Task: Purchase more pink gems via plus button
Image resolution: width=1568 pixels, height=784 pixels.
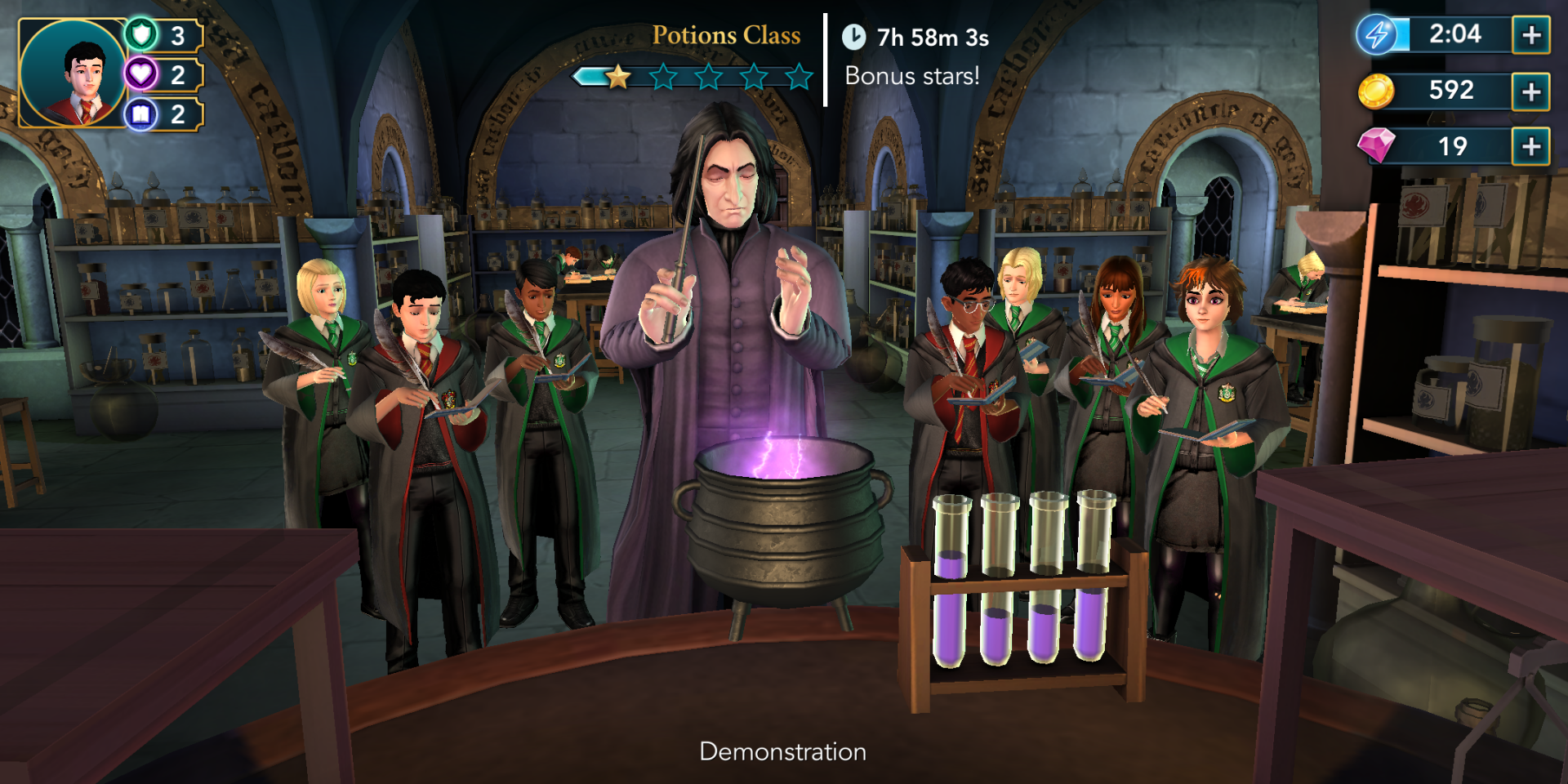Action: tap(1531, 147)
